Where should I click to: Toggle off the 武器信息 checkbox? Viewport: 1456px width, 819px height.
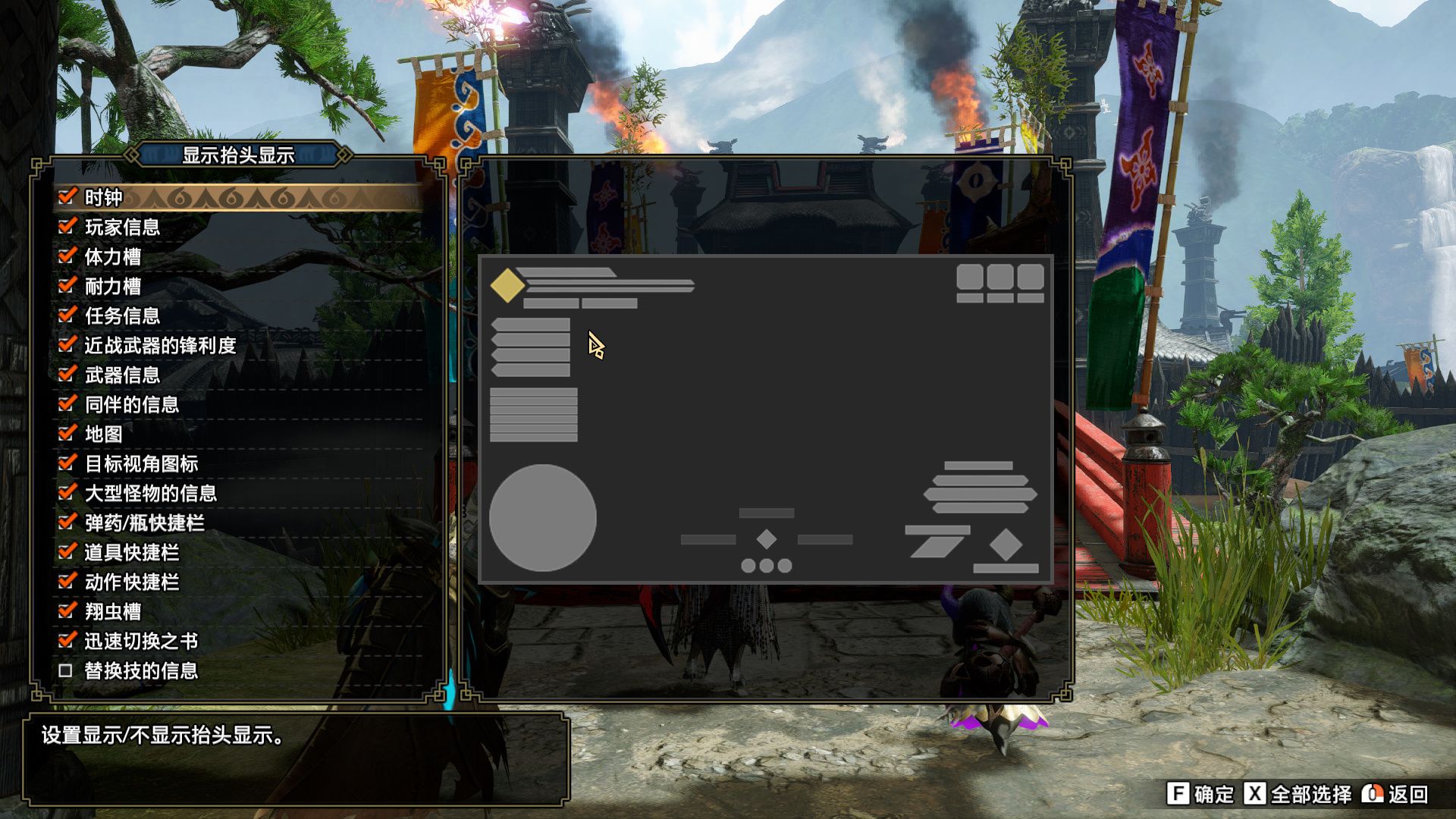tap(64, 375)
